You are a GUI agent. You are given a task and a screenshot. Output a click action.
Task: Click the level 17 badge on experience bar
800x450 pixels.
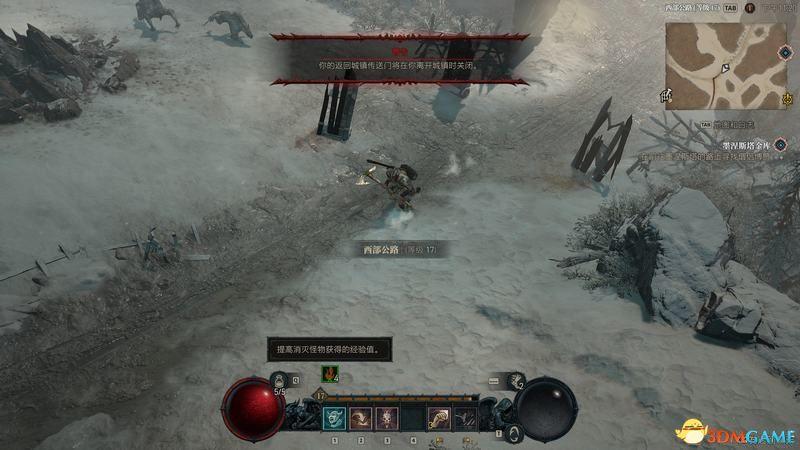pyautogui.click(x=323, y=396)
